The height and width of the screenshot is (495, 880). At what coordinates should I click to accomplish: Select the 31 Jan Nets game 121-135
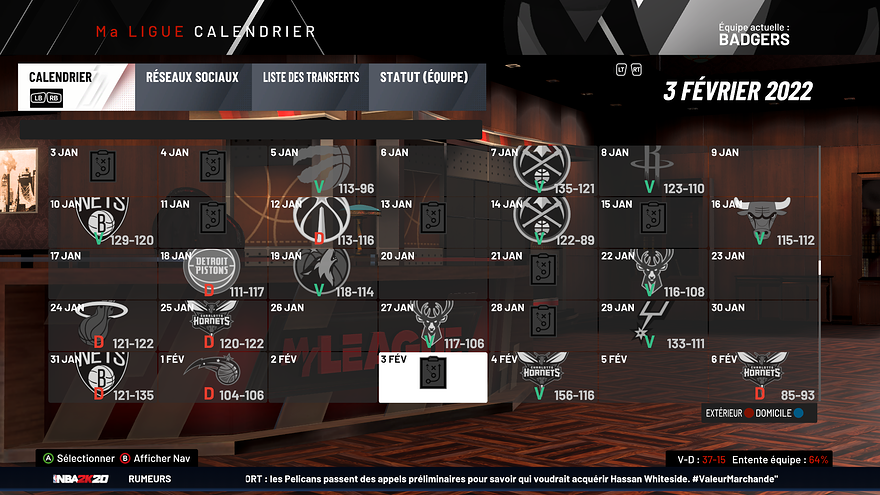[103, 376]
